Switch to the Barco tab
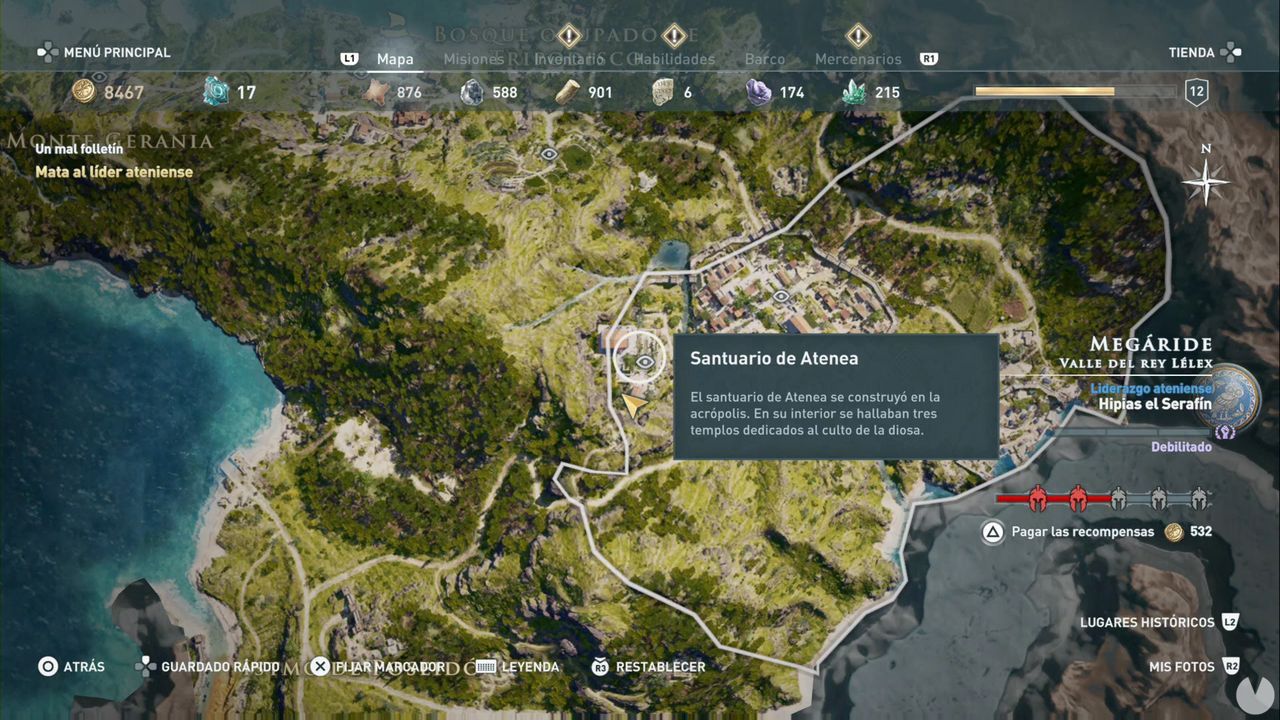1280x720 pixels. 765,59
